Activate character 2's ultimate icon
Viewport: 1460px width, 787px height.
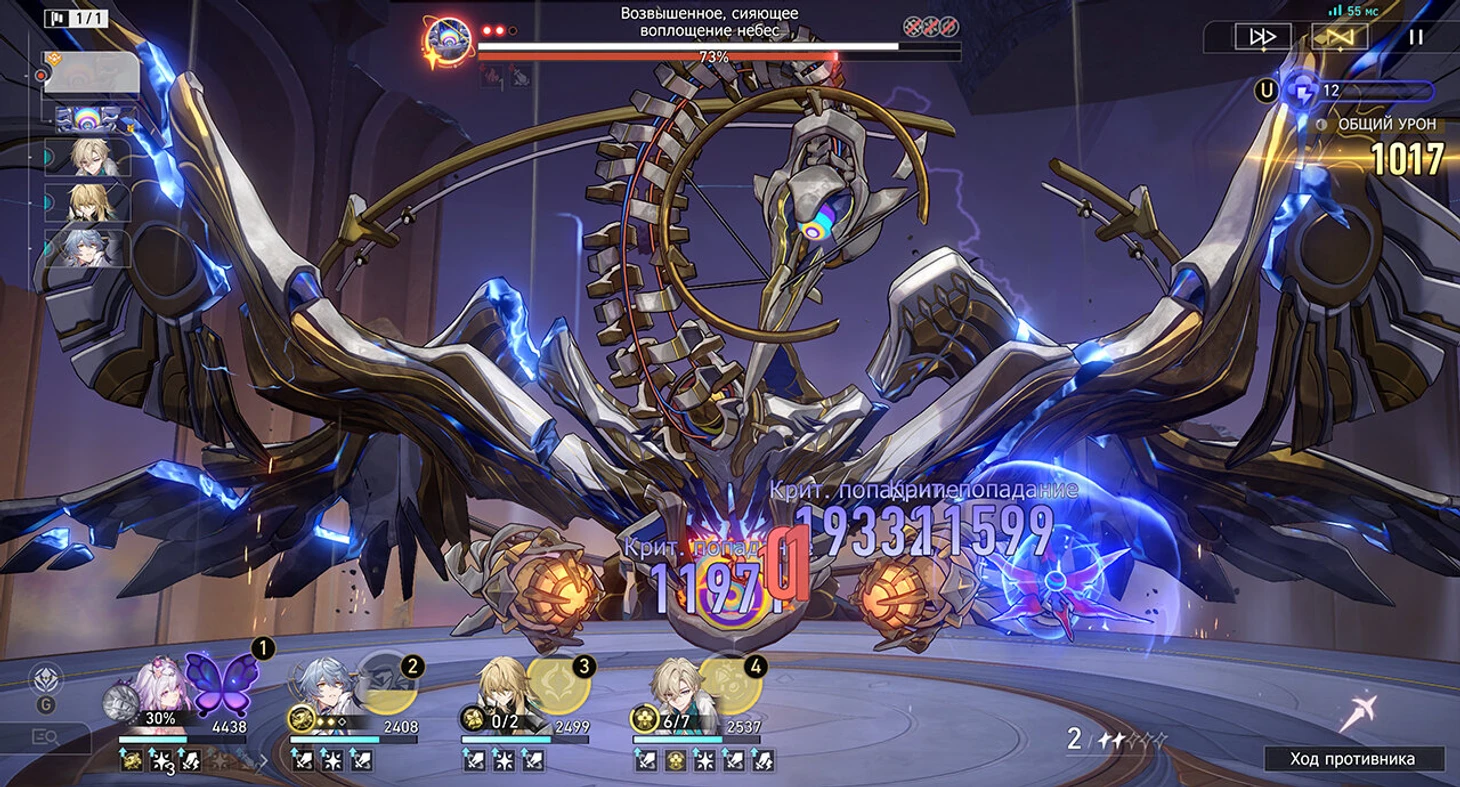(x=385, y=682)
